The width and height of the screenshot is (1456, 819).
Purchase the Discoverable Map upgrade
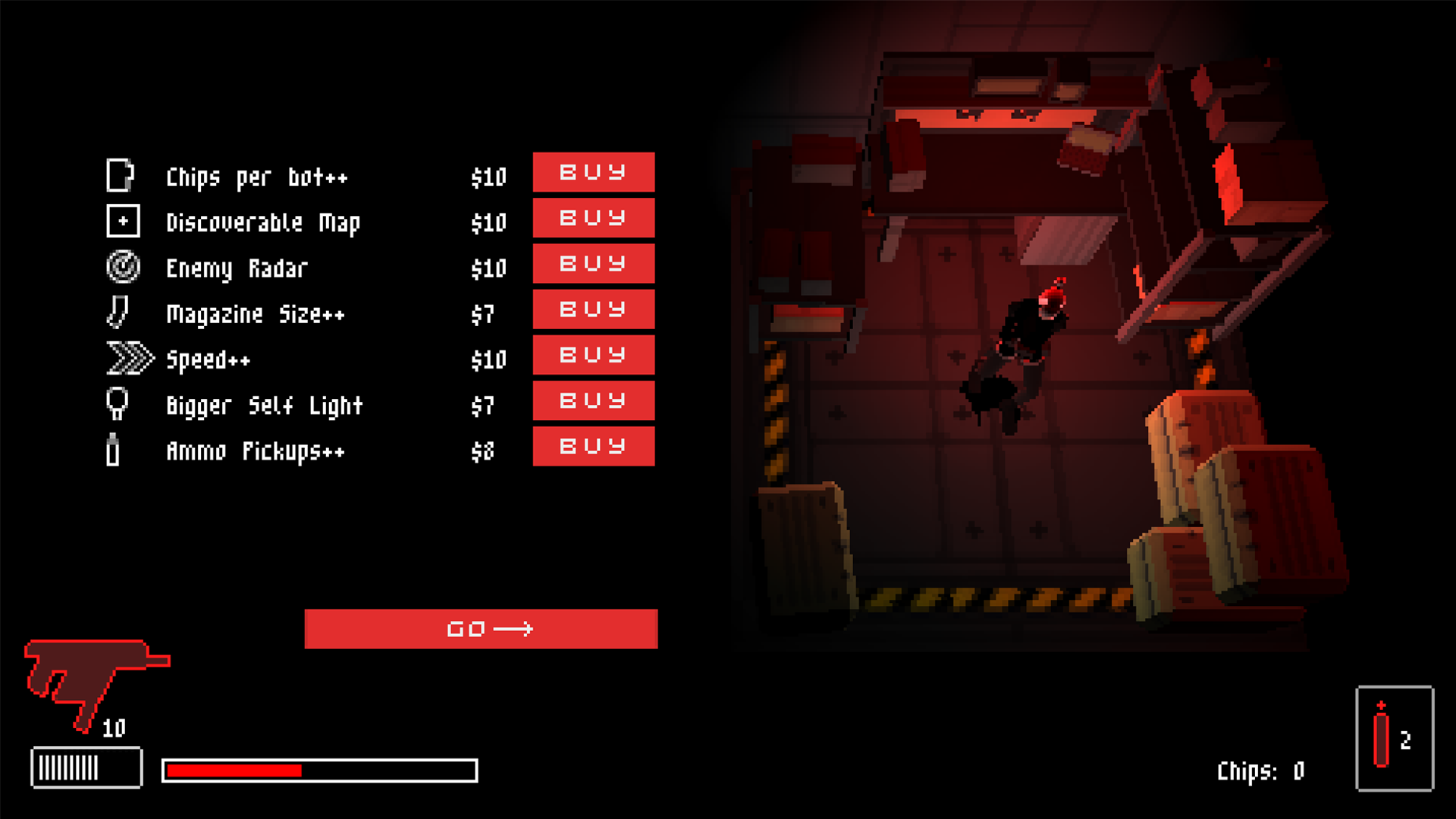click(593, 218)
